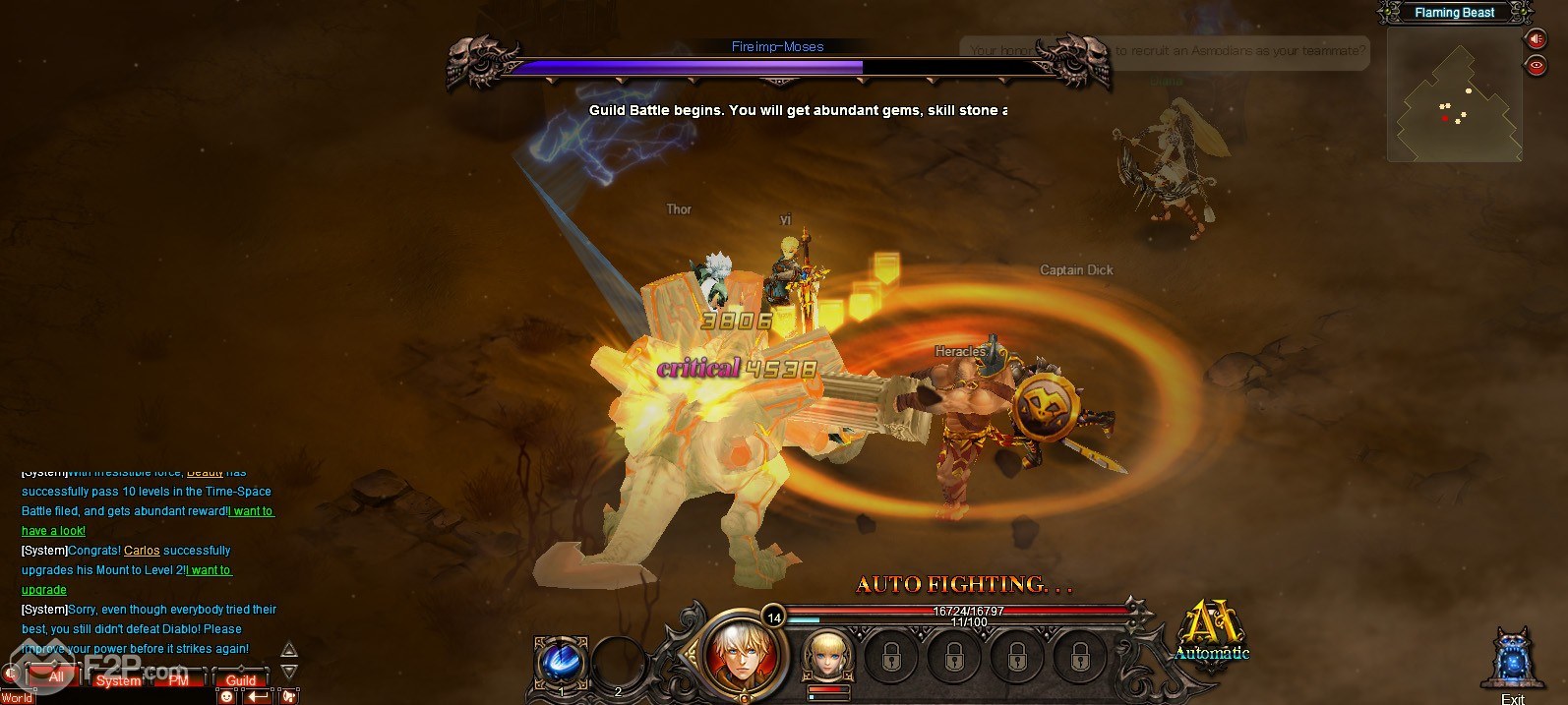The width and height of the screenshot is (1568, 705).
Task: Select the blonde companion portrait
Action: 827,656
